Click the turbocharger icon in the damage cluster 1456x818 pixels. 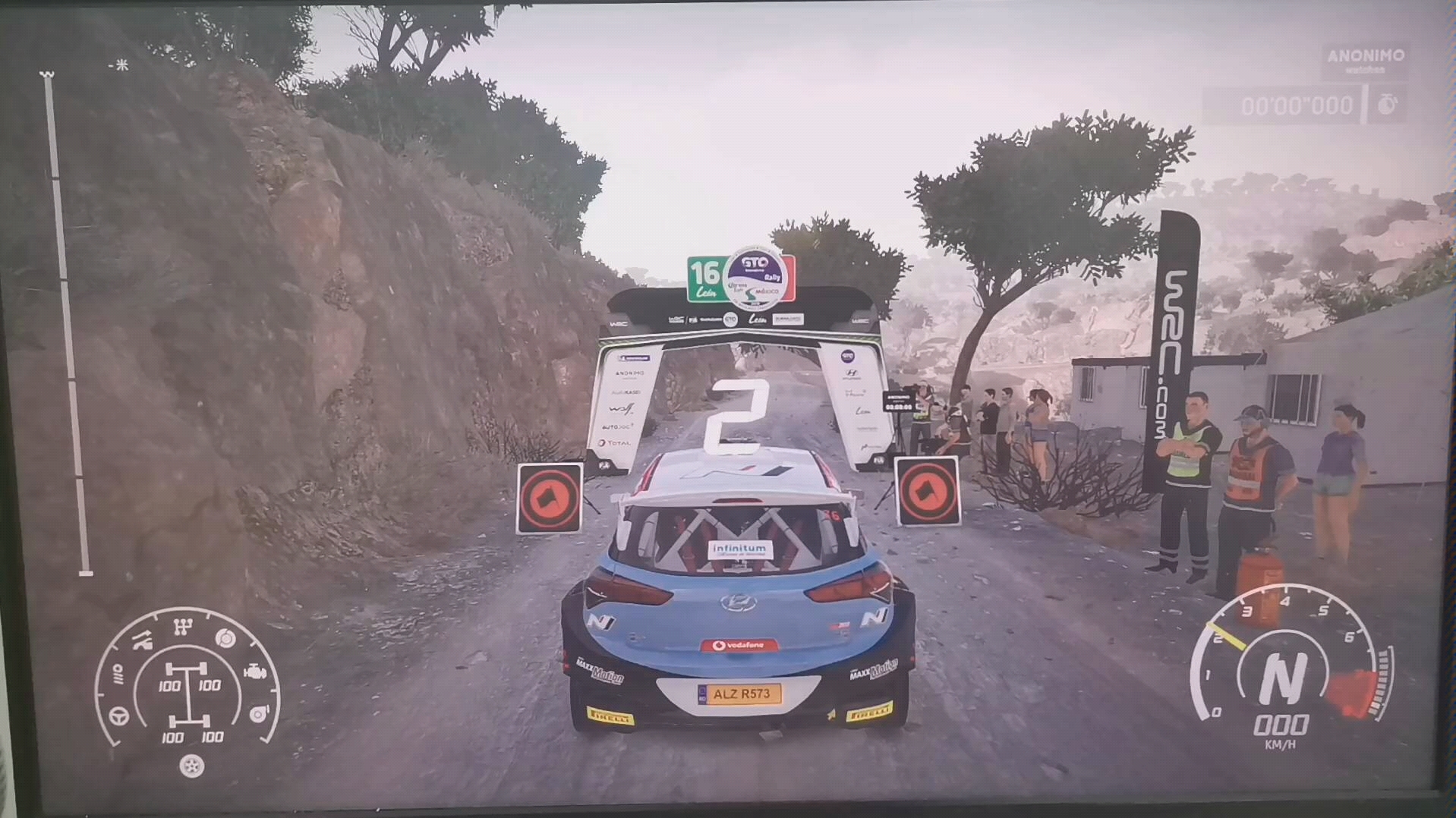[257, 713]
